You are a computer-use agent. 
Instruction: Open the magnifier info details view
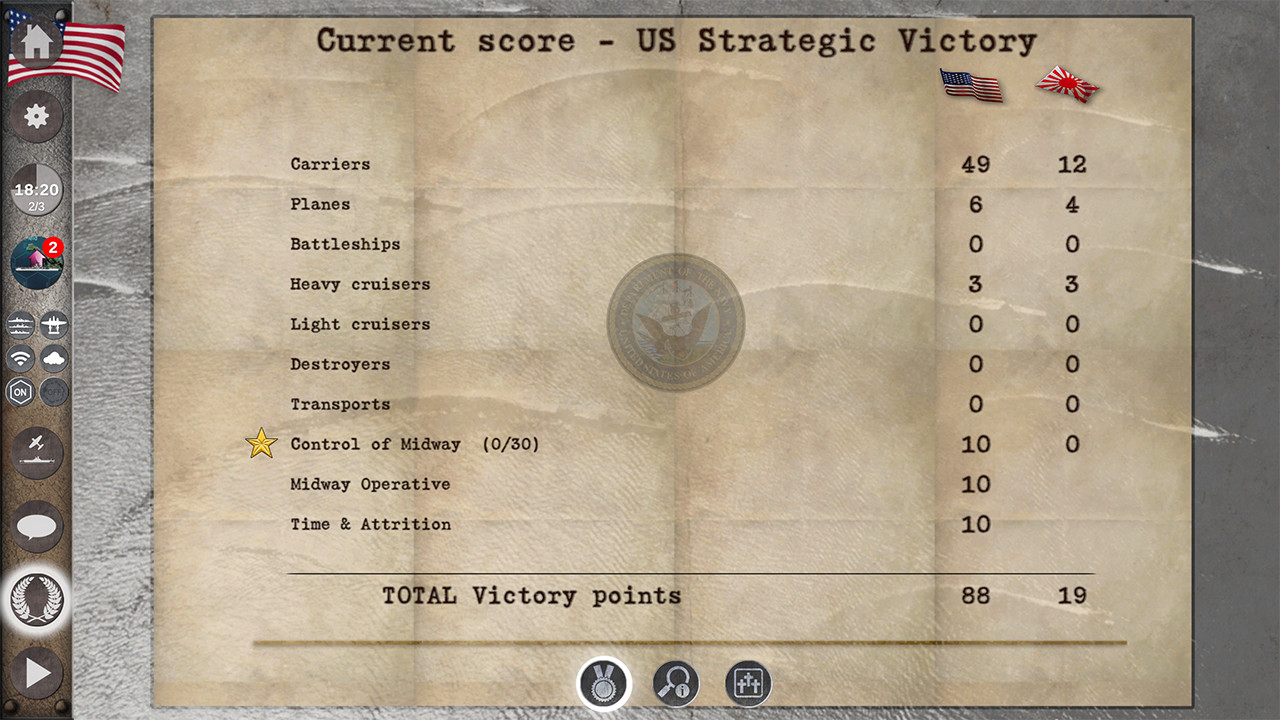[x=674, y=683]
